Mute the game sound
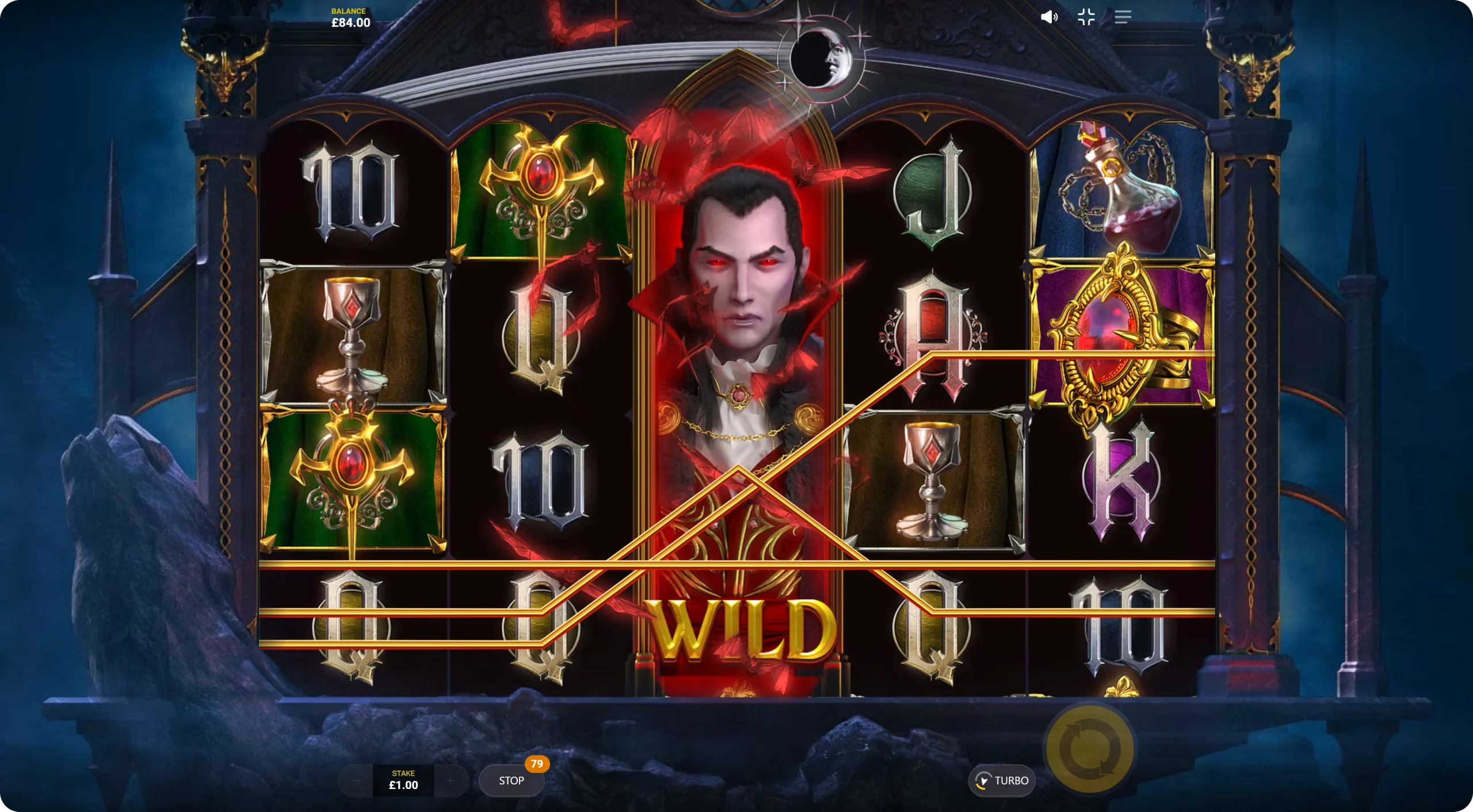The width and height of the screenshot is (1473, 812). [1049, 17]
